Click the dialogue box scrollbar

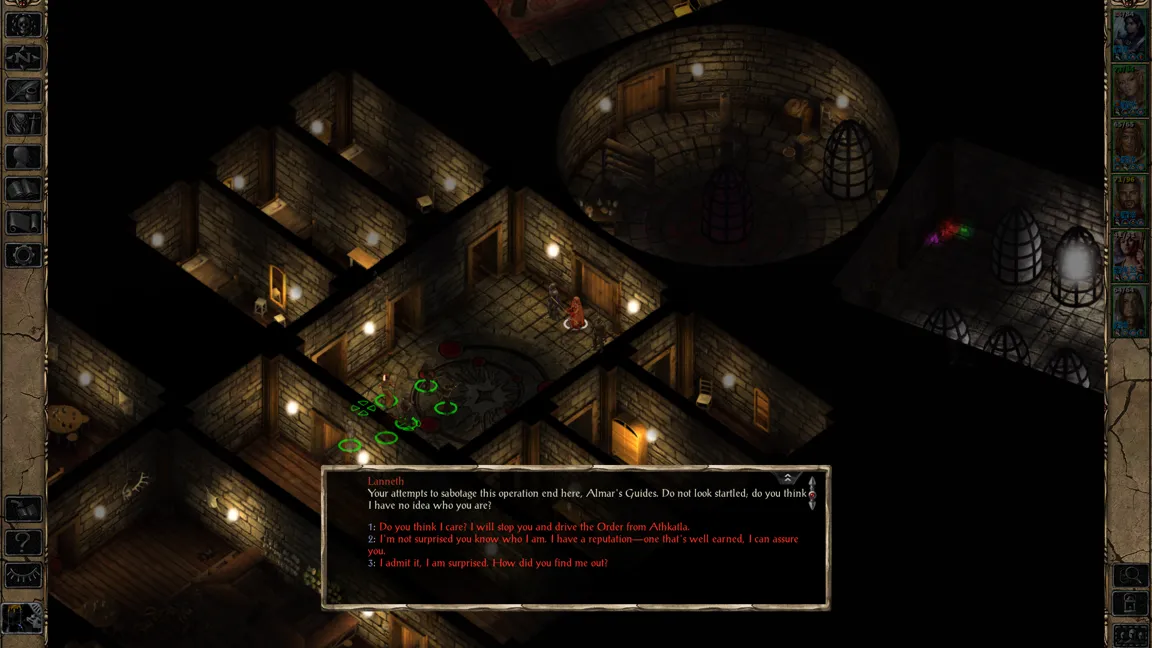pyautogui.click(x=812, y=495)
